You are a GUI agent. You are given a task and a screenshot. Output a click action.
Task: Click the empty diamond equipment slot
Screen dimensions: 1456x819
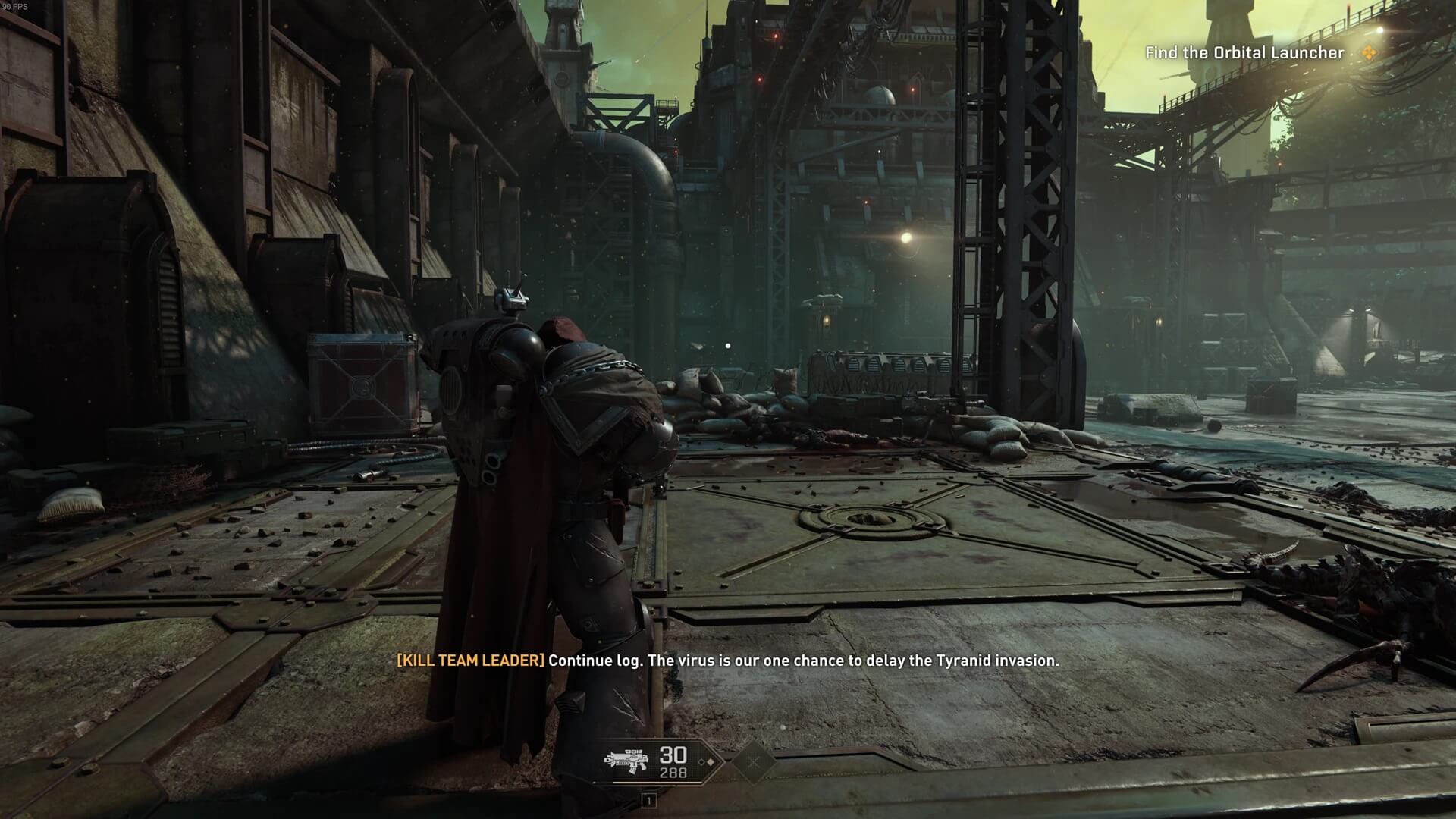[x=753, y=761]
